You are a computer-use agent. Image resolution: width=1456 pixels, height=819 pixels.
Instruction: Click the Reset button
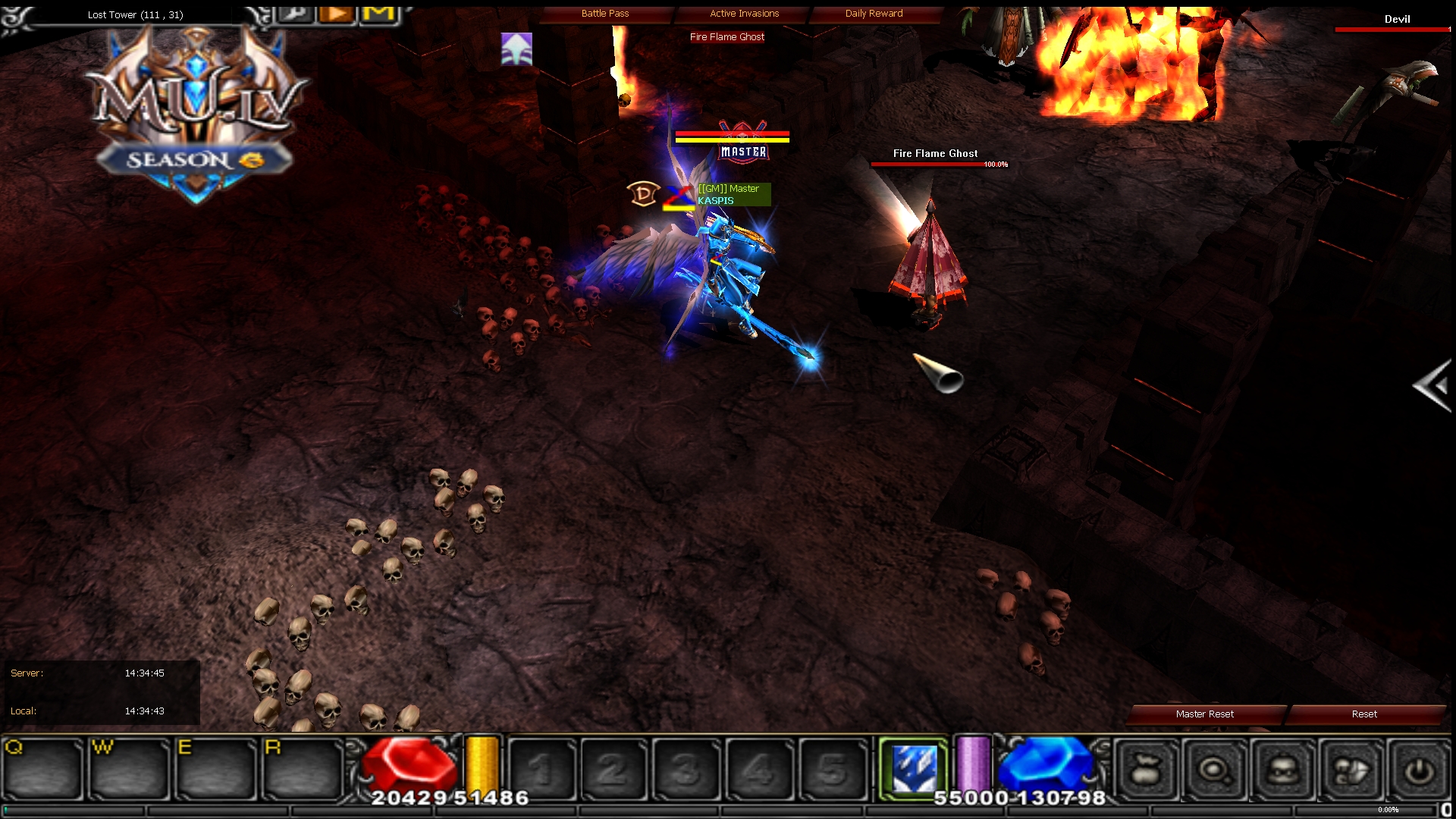(1363, 714)
